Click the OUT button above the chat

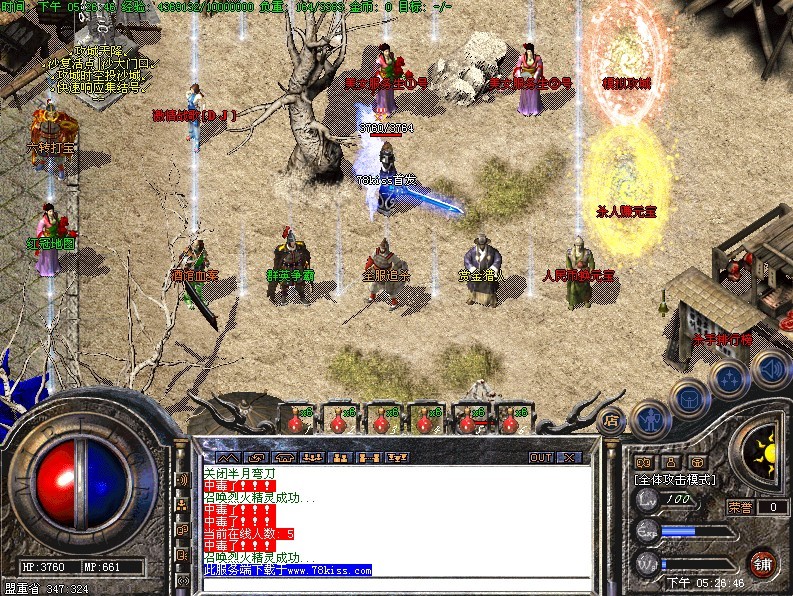pyautogui.click(x=541, y=457)
